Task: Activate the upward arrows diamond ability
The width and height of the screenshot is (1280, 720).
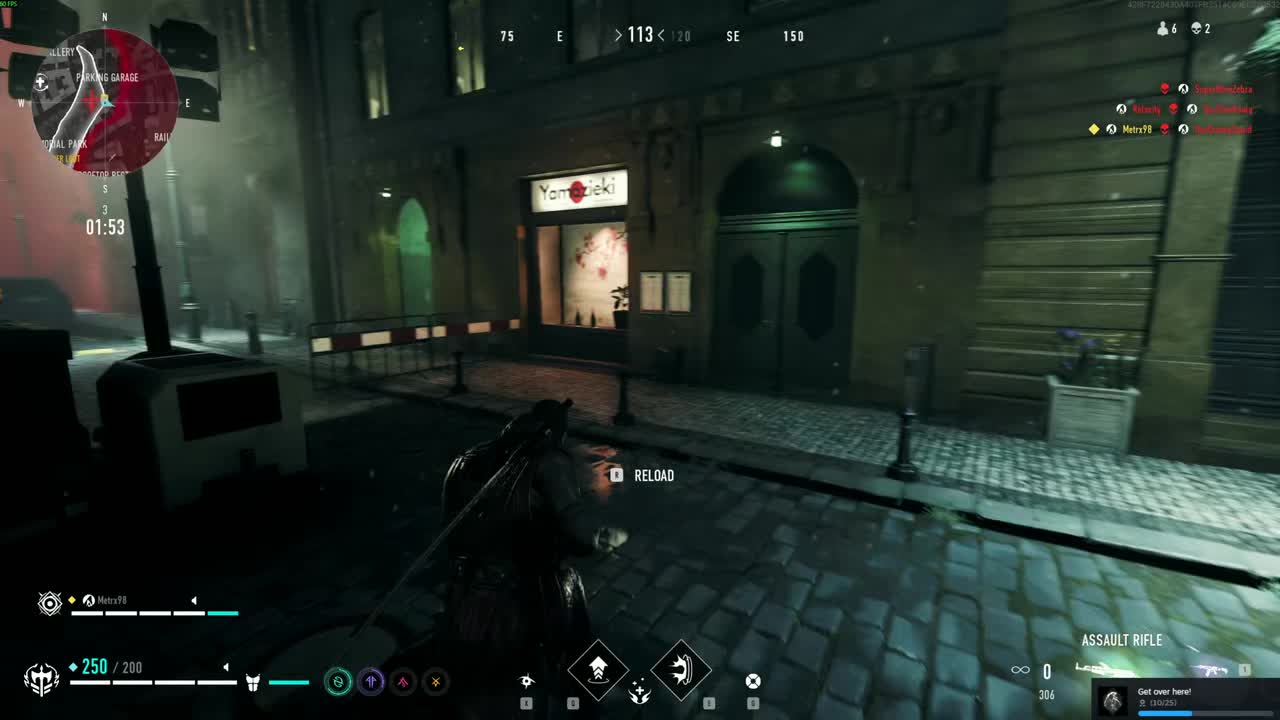Action: tap(598, 670)
